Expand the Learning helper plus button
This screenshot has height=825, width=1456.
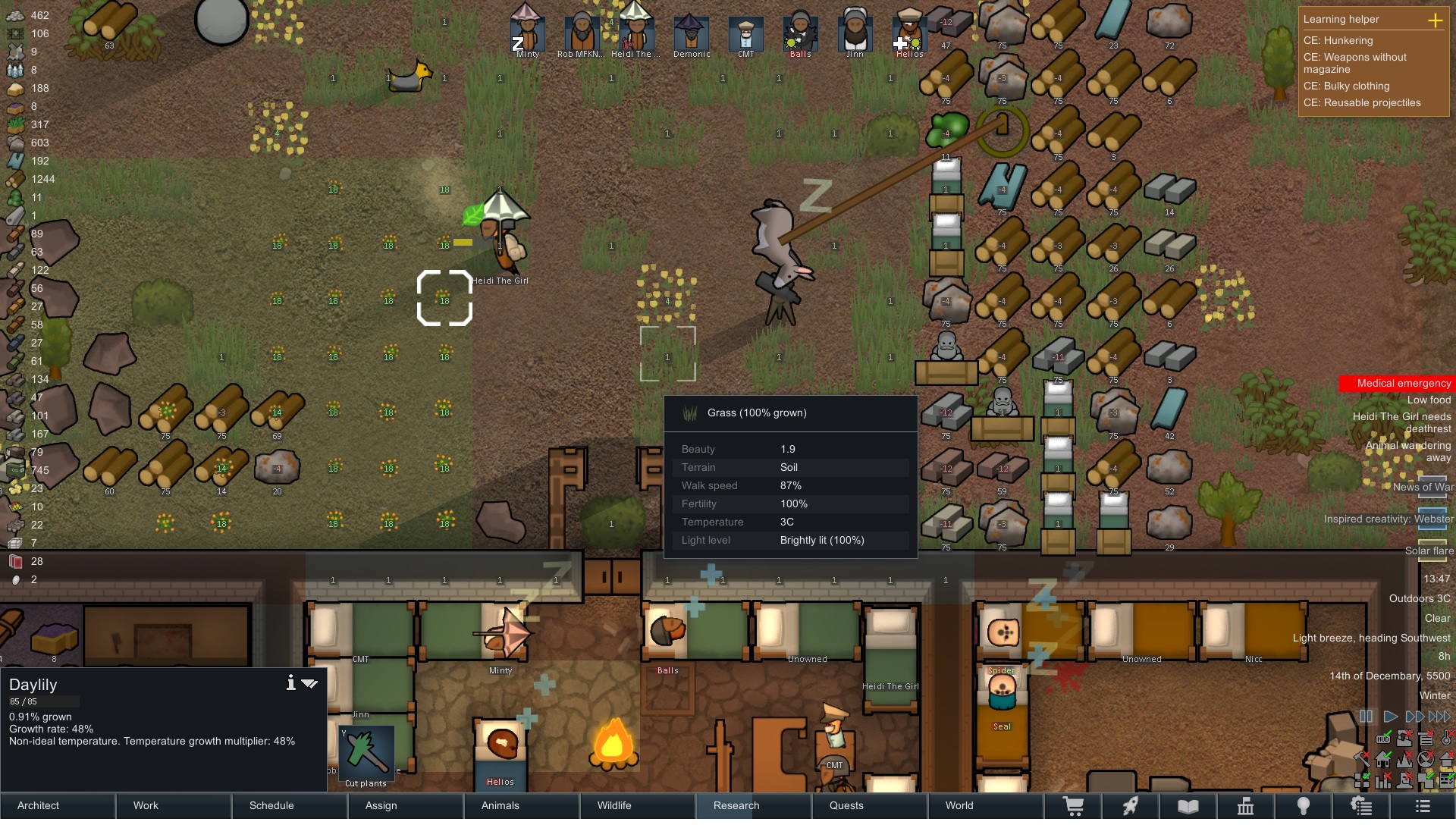click(1435, 20)
